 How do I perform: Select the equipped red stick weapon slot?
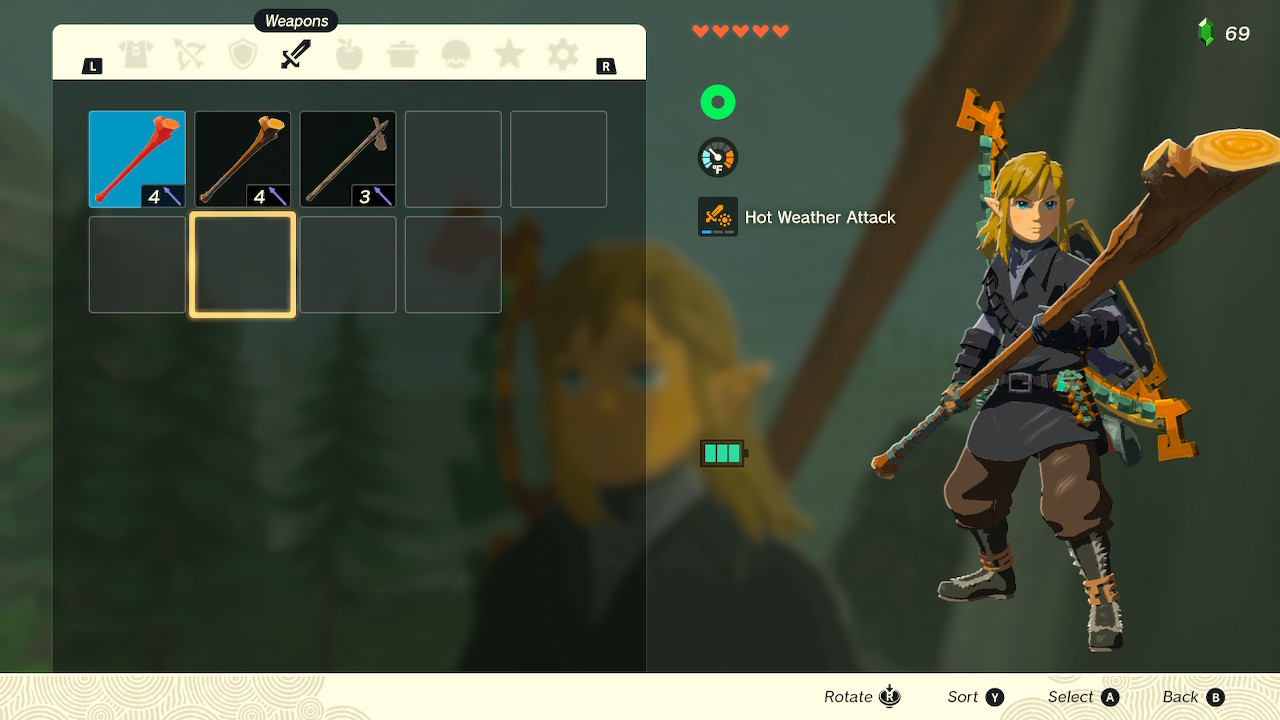tap(137, 159)
